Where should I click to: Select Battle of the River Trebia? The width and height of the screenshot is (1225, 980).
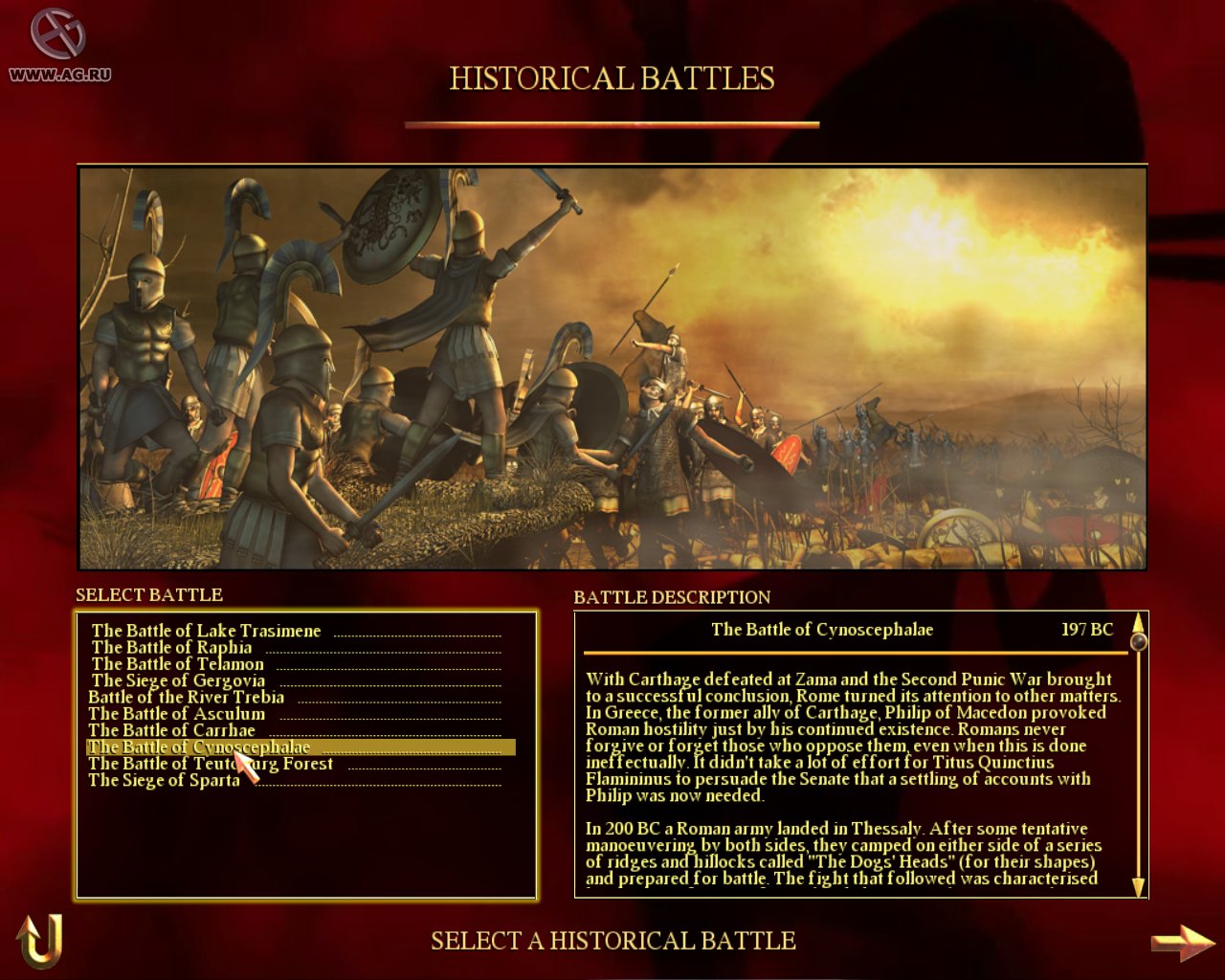click(187, 697)
